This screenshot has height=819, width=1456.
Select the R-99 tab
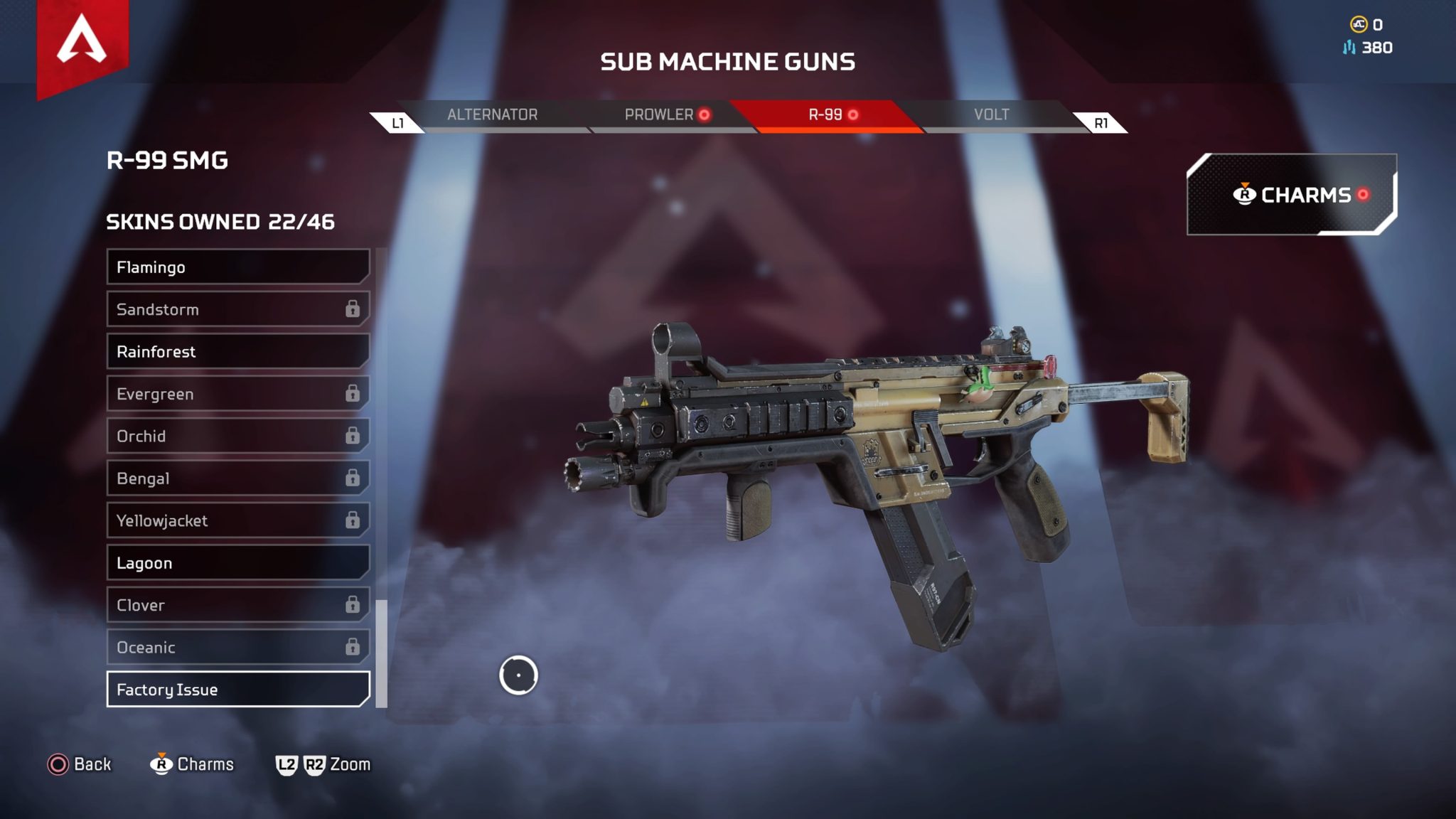pyautogui.click(x=826, y=114)
